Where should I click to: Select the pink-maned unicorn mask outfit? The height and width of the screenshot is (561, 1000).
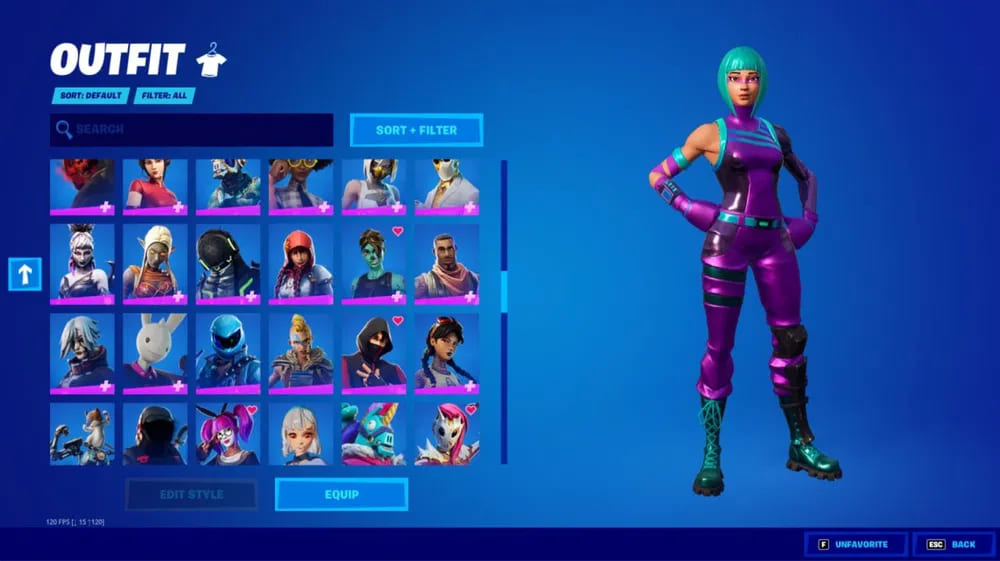coord(447,434)
